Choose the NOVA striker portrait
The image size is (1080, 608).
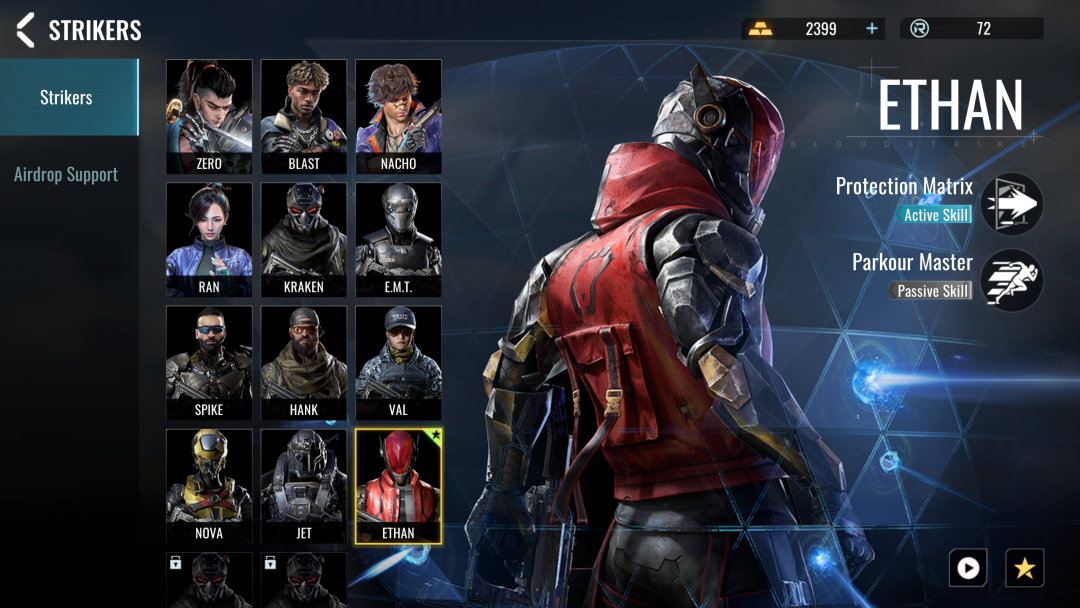(209, 485)
